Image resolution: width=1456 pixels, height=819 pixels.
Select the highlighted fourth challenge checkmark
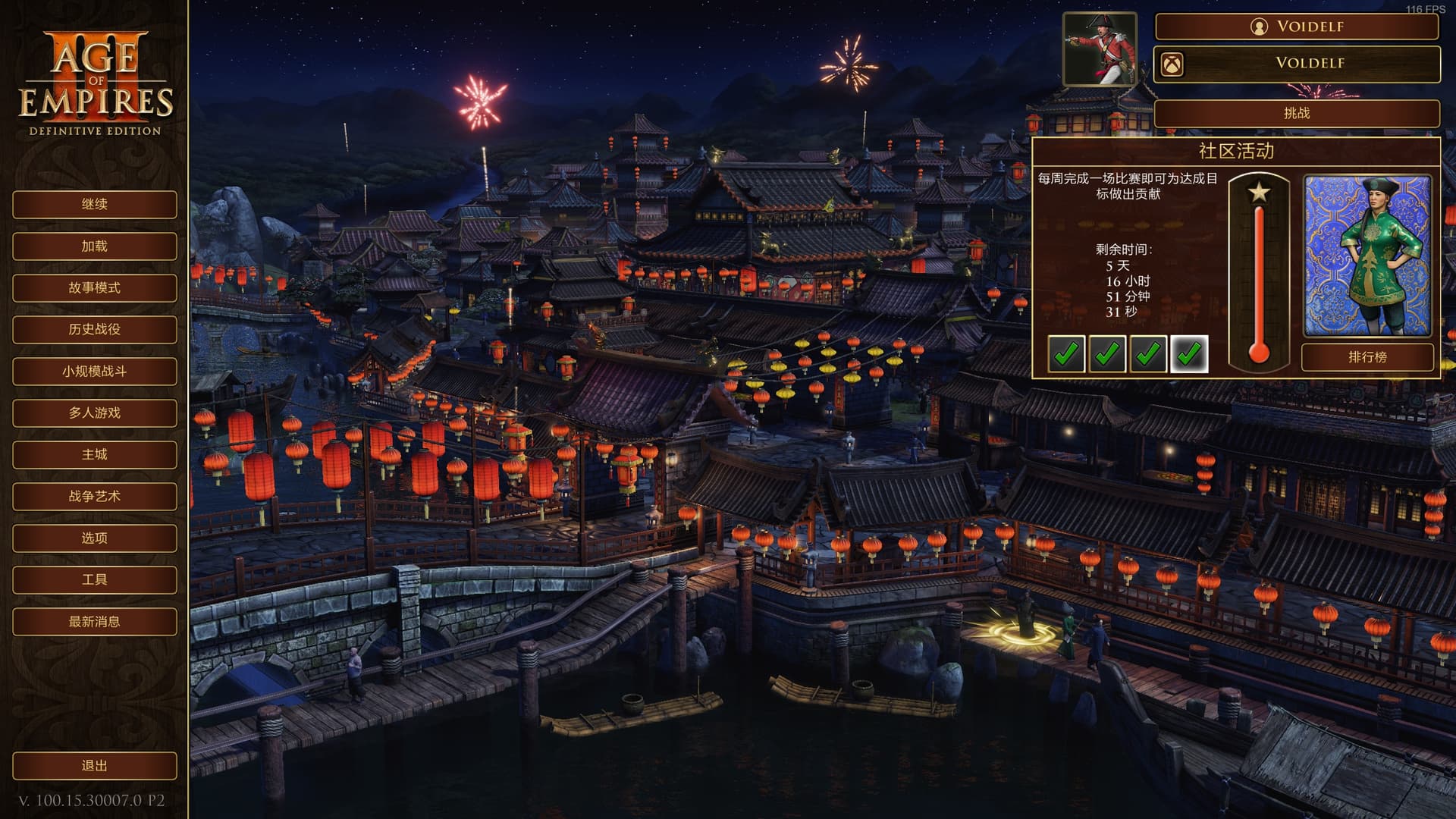(x=1189, y=353)
